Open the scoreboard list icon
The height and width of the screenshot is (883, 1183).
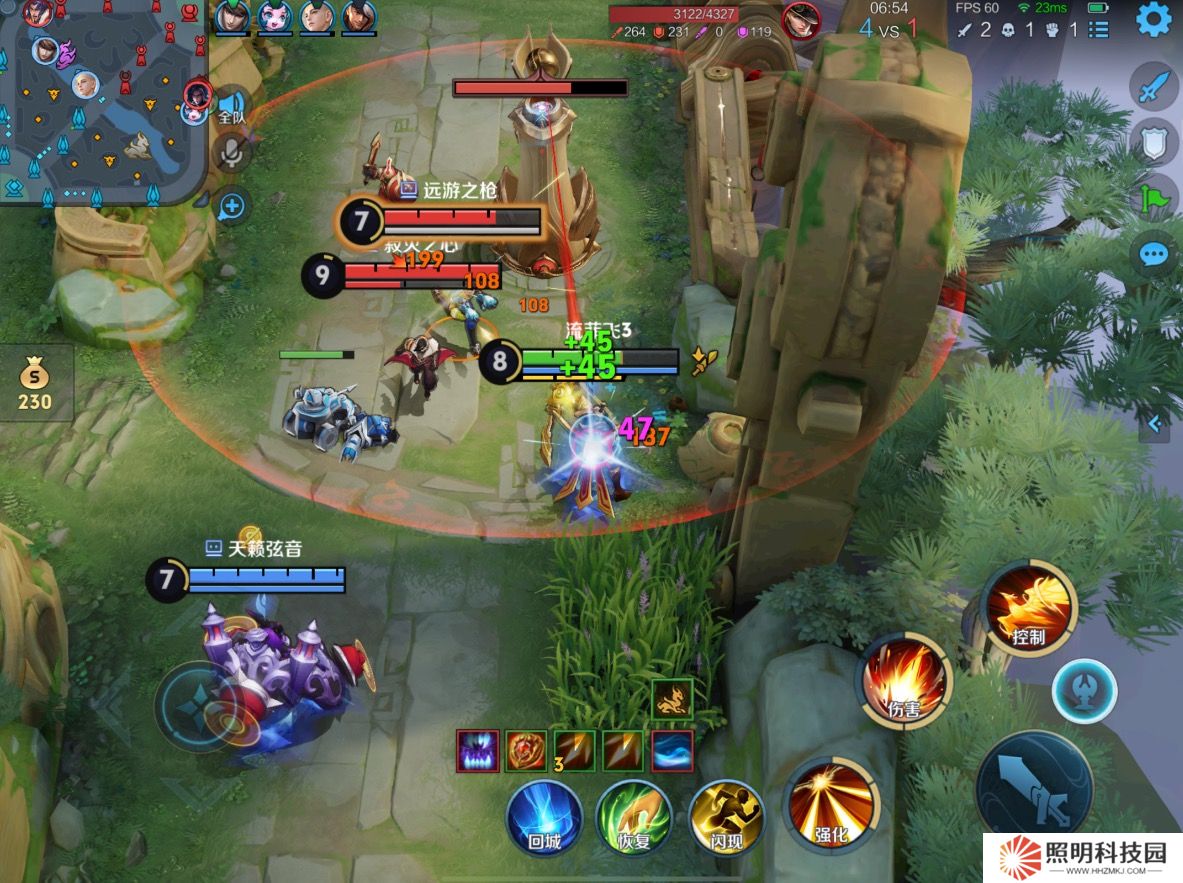pyautogui.click(x=1098, y=30)
